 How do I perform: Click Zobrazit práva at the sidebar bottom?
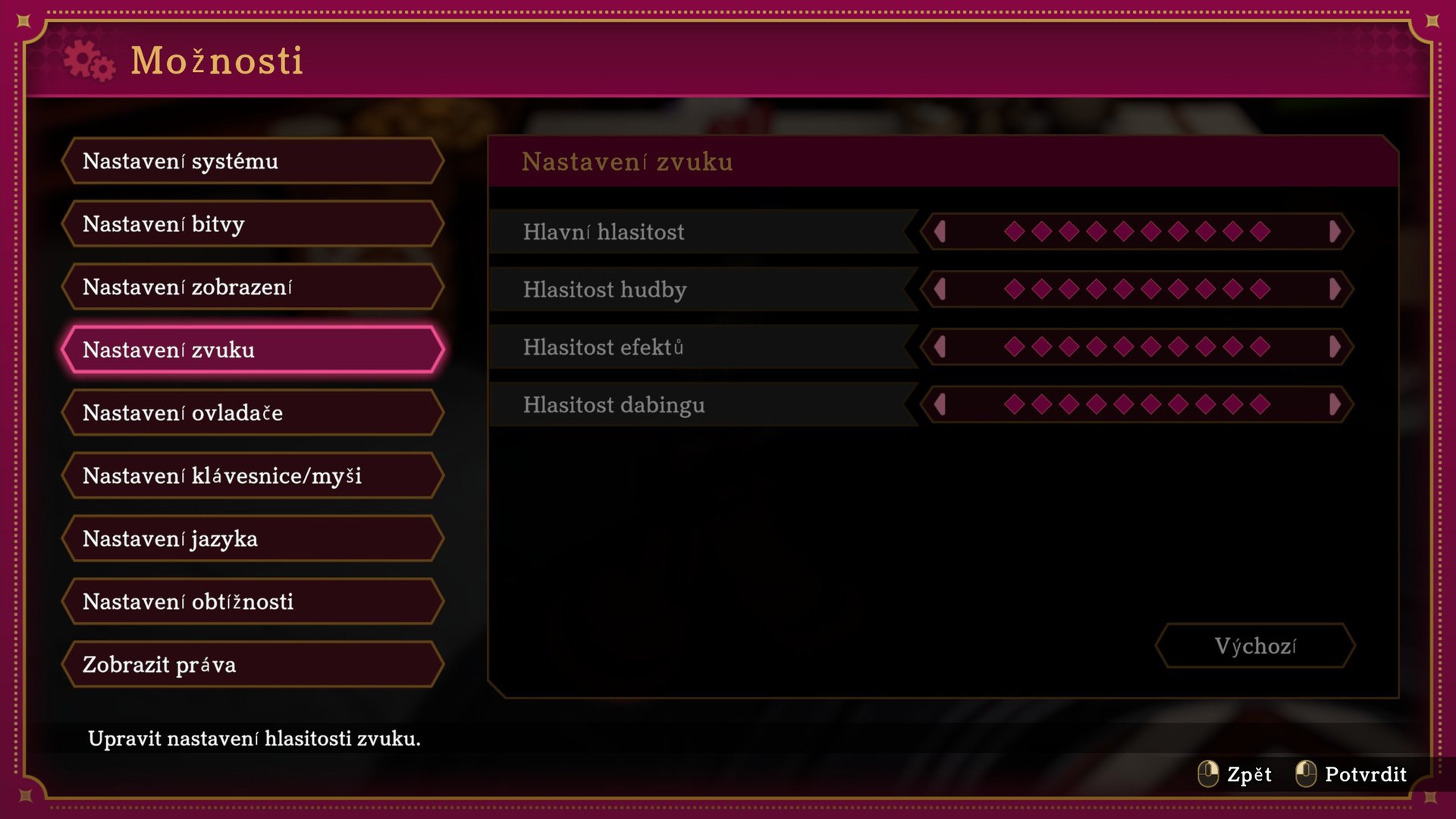coord(254,664)
